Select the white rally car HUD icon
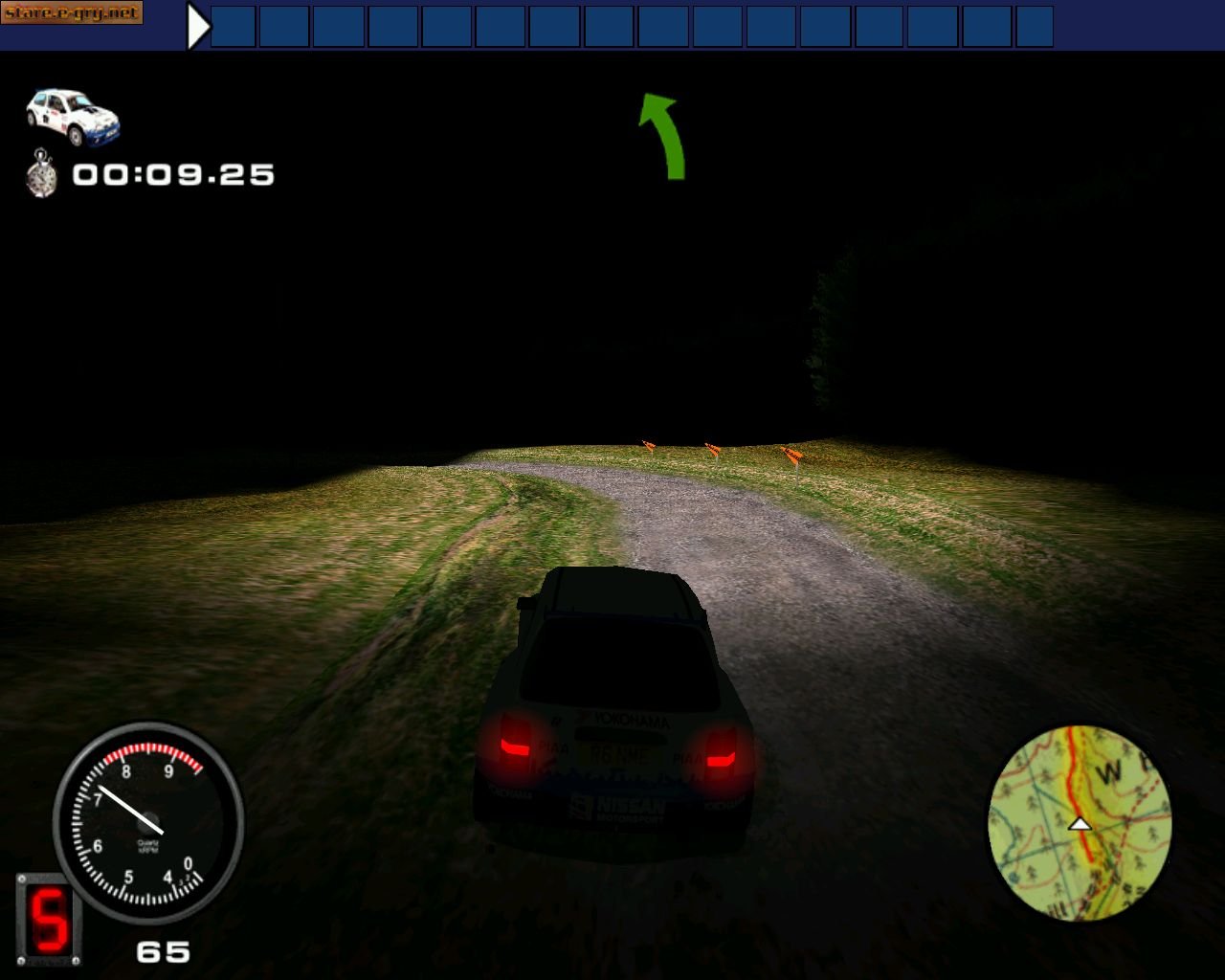The width and height of the screenshot is (1225, 980). tap(72, 115)
